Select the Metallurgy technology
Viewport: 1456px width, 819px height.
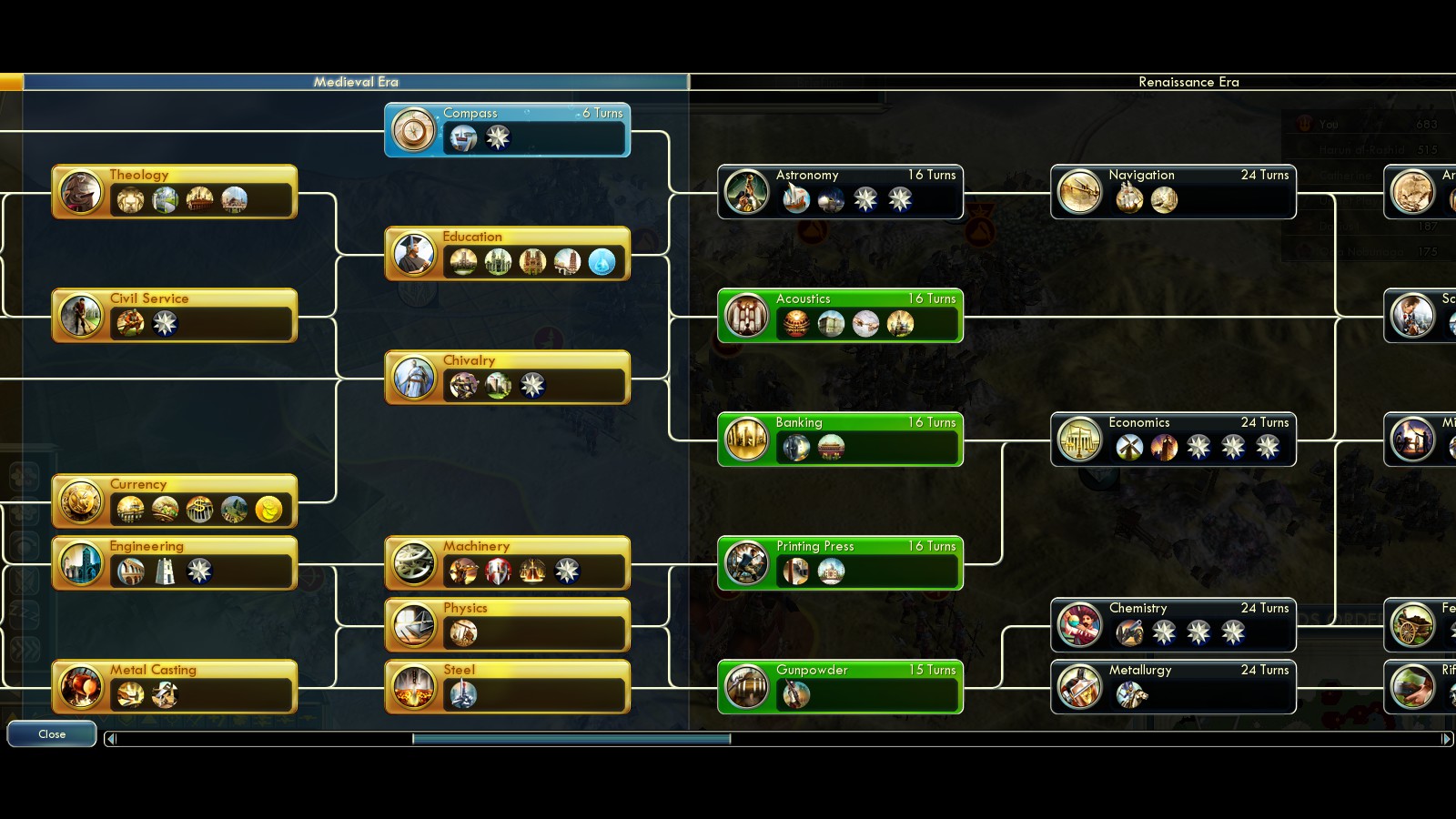coord(1173,687)
